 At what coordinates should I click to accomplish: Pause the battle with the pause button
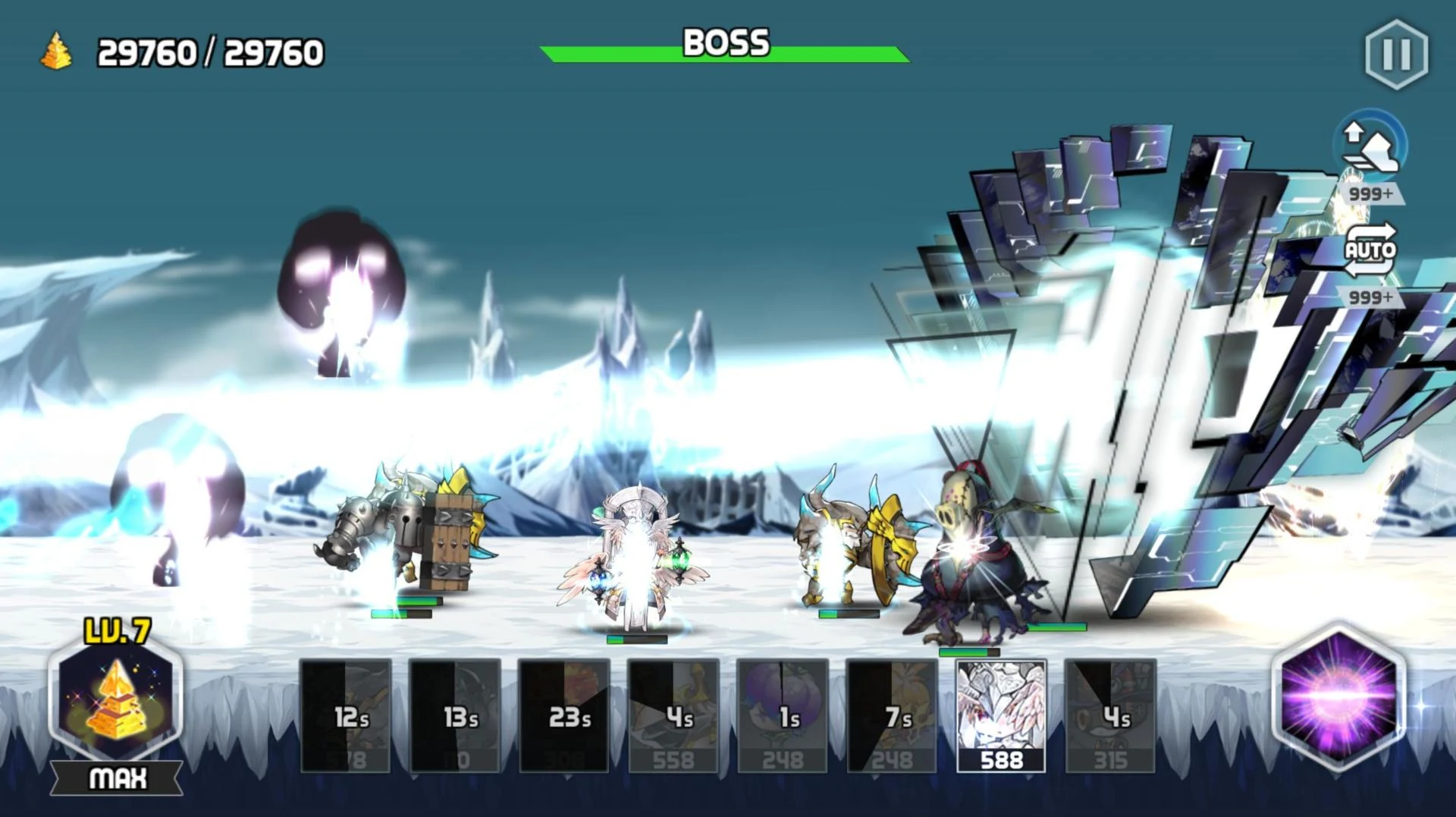point(1396,54)
